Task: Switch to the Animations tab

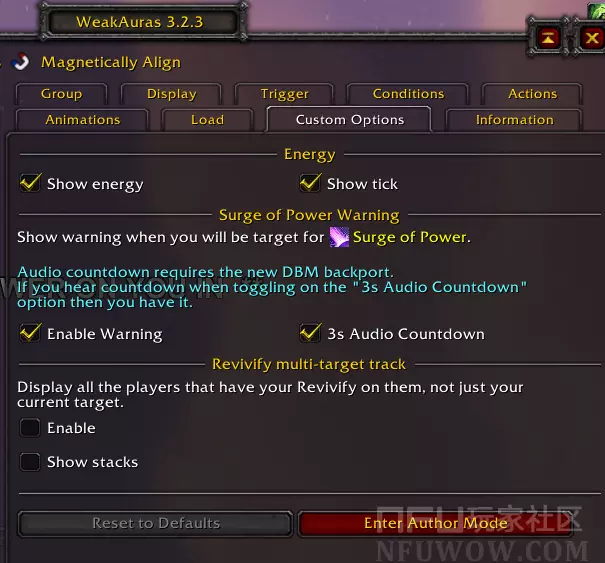Action: (x=83, y=120)
